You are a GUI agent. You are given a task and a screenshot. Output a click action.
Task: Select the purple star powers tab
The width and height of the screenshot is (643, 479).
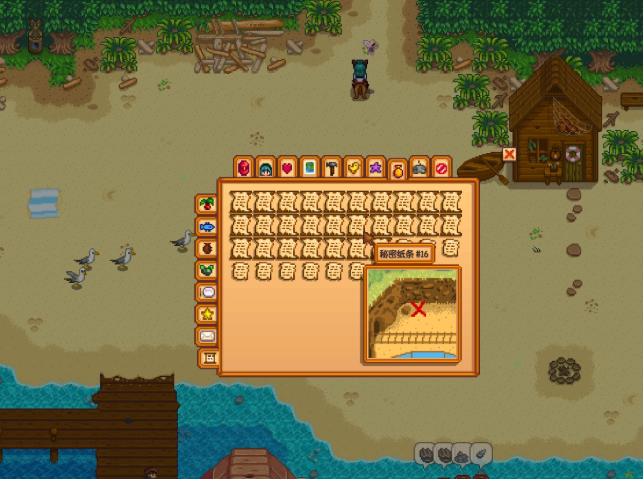[375, 167]
